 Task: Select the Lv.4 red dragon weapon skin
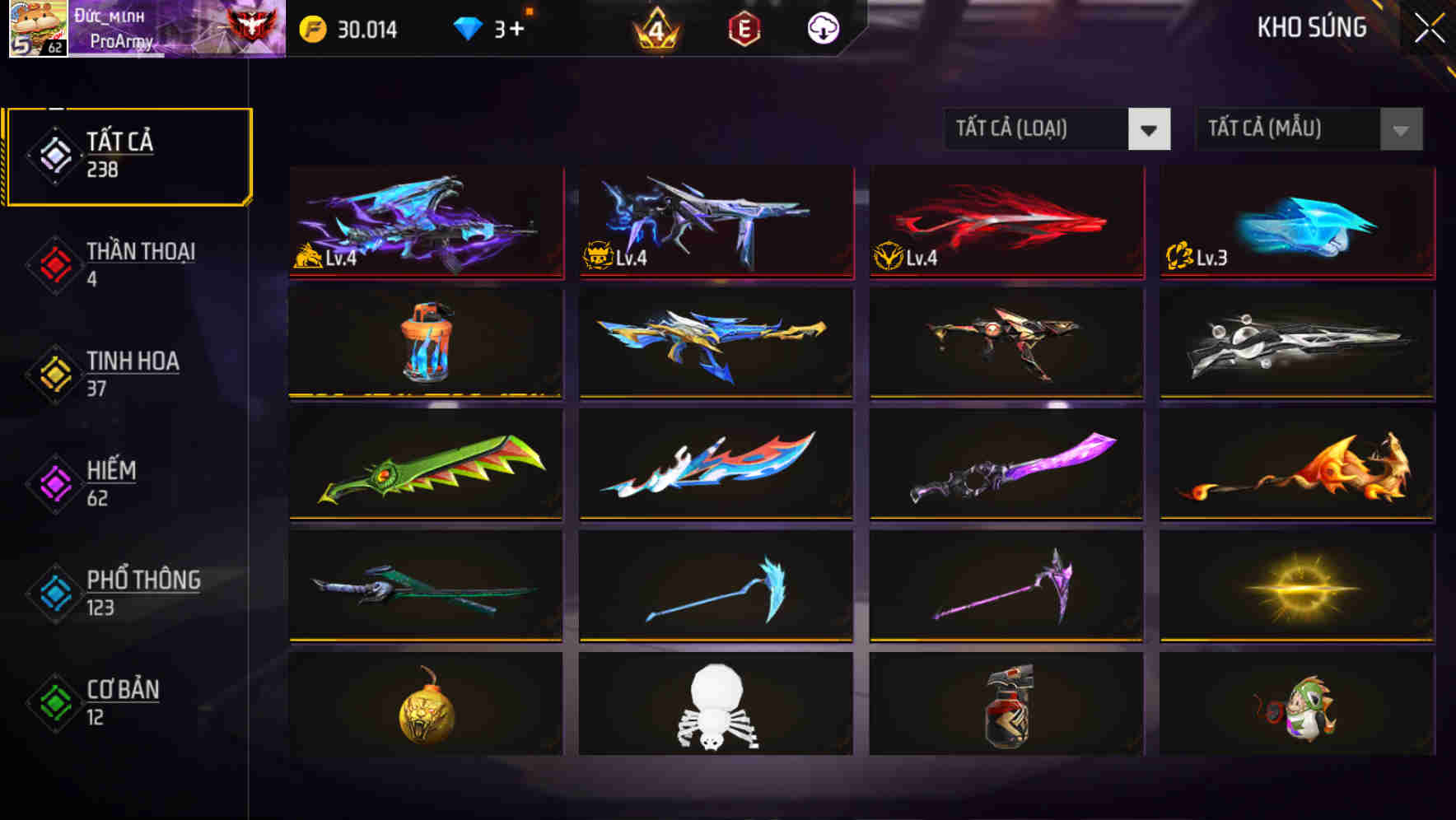tap(1005, 224)
